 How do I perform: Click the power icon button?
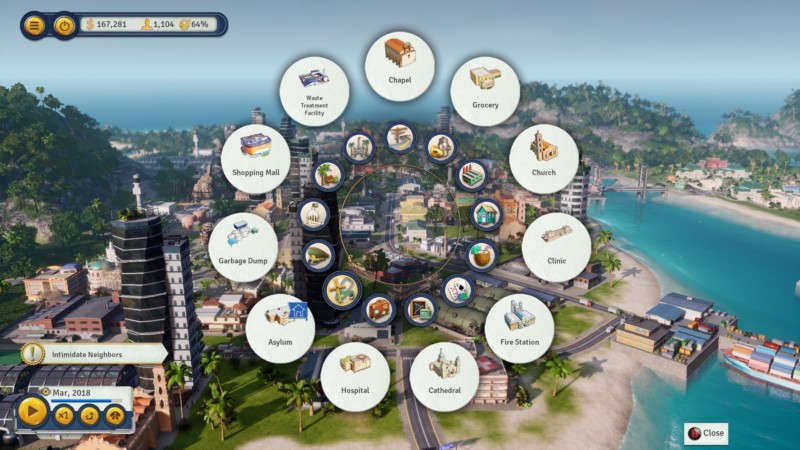[x=65, y=25]
